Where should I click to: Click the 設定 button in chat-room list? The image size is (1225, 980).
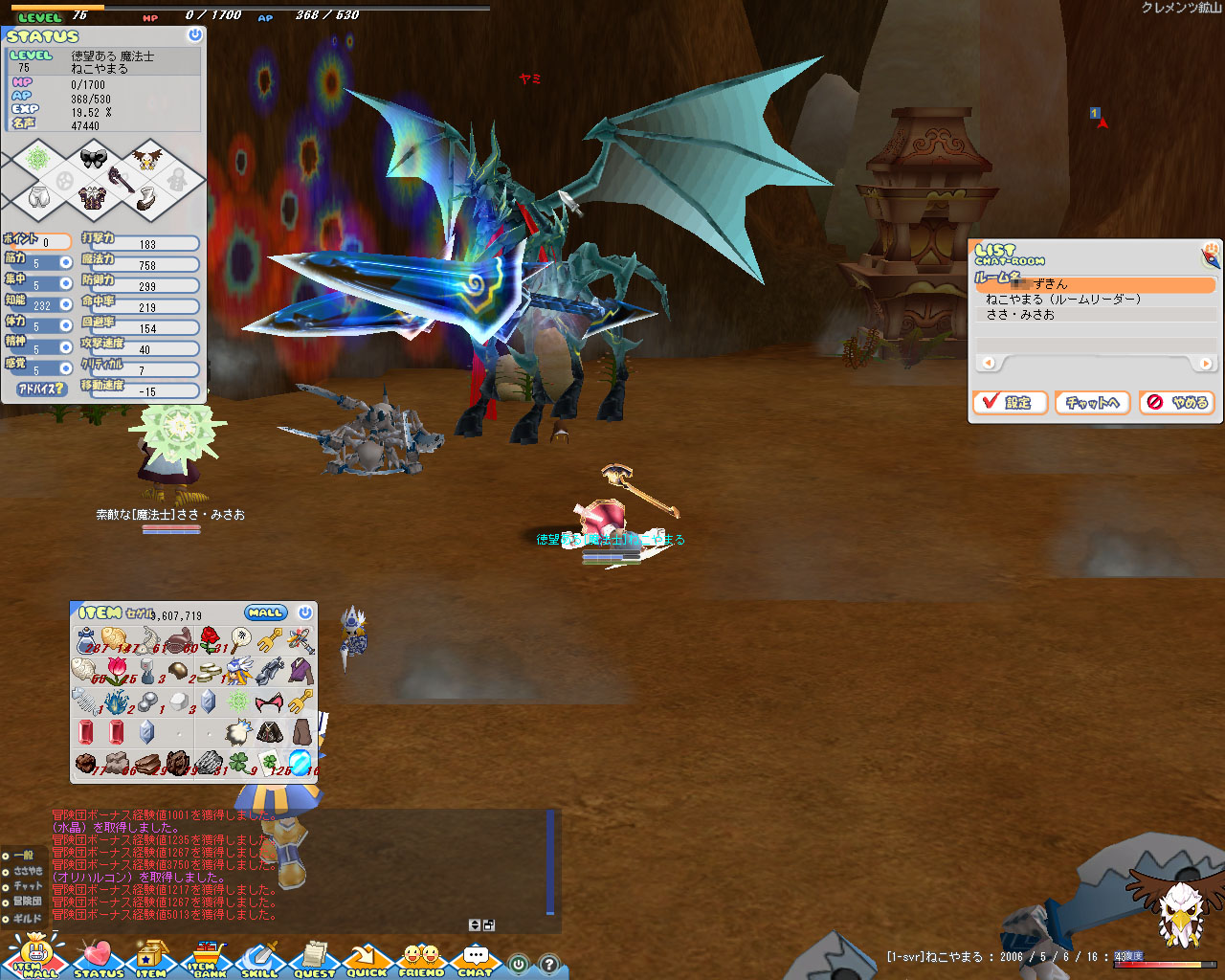[1010, 403]
